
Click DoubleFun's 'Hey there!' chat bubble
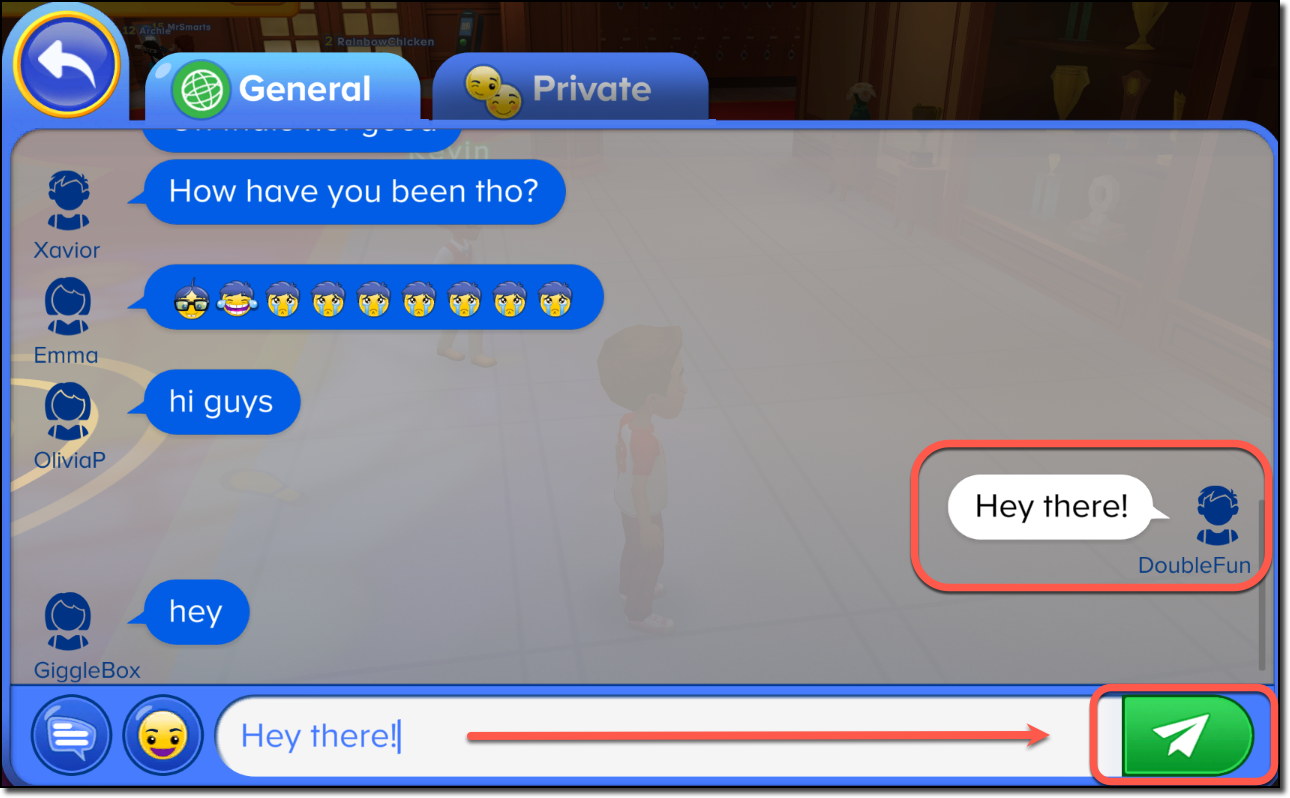click(1050, 507)
